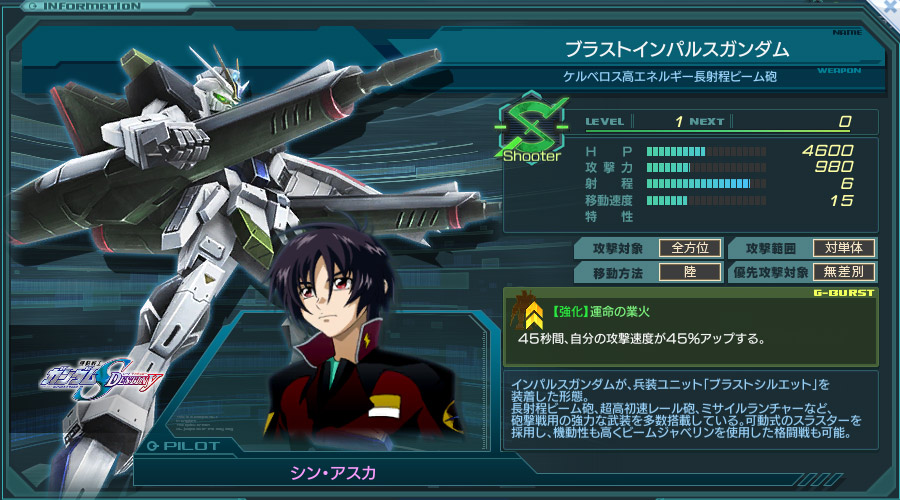Select the シン・アスカ pilot name bar
This screenshot has width=900, height=500.
pos(316,472)
